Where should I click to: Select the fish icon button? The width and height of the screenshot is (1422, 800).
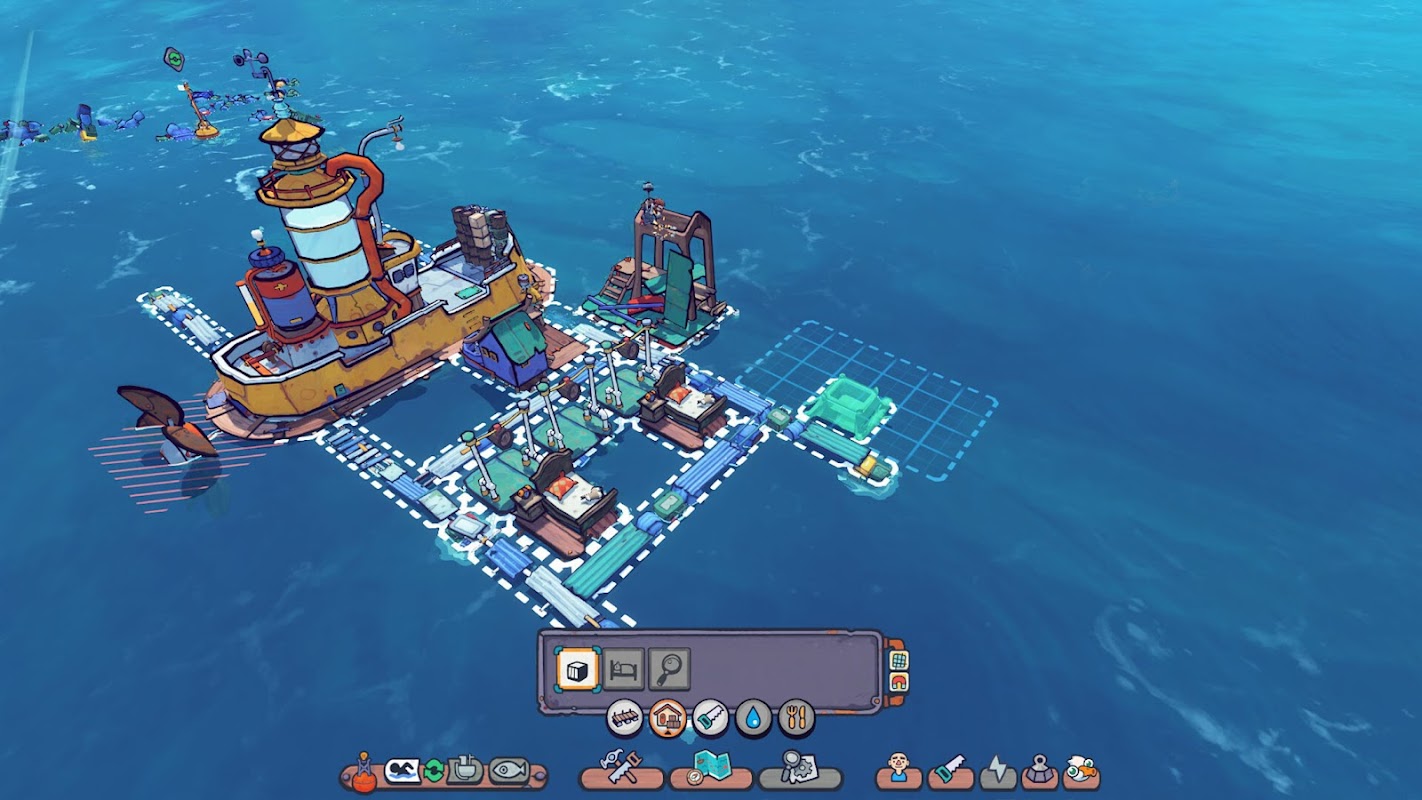click(508, 771)
